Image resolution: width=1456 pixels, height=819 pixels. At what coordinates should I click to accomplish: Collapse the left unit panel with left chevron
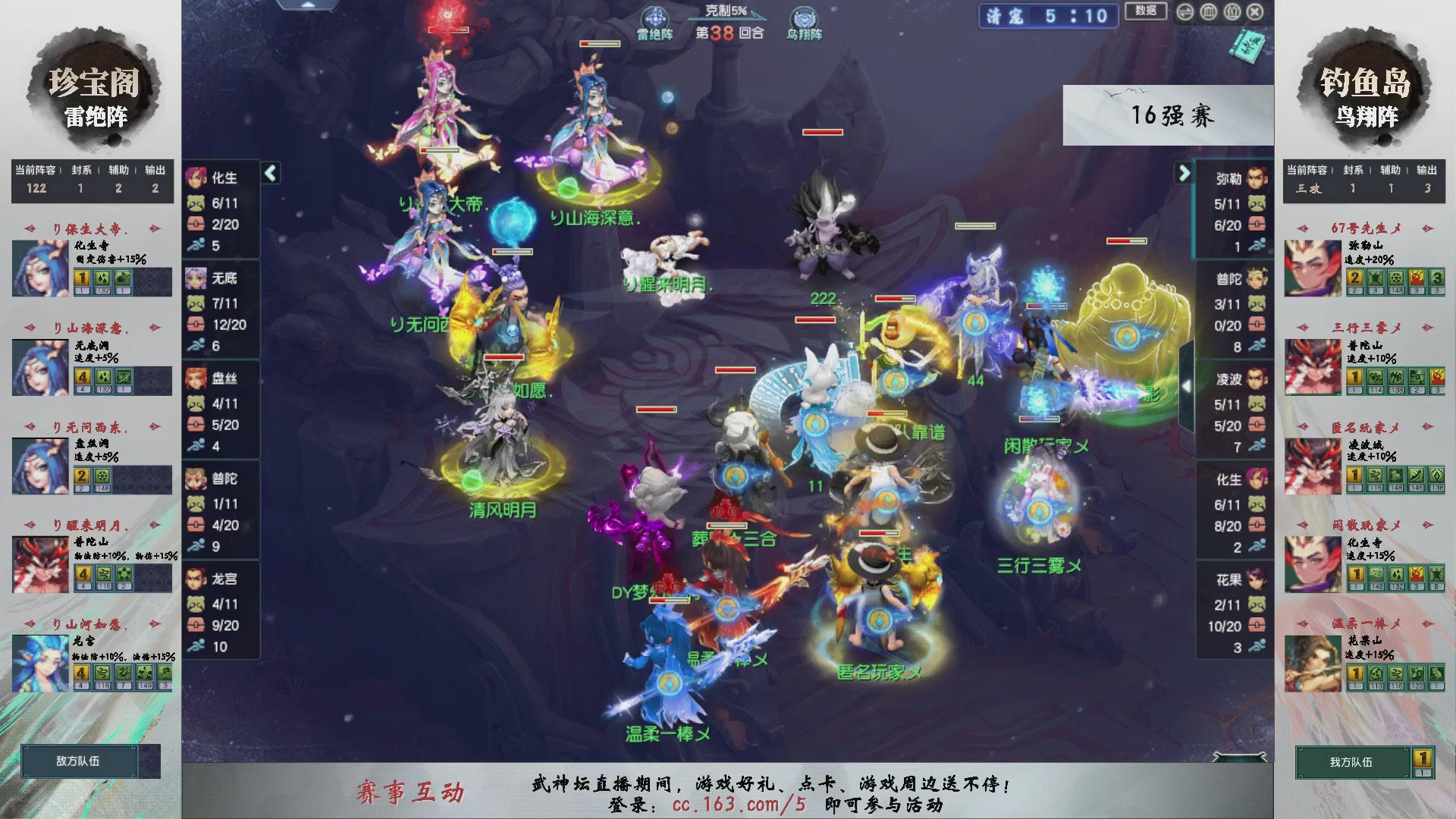tap(269, 174)
